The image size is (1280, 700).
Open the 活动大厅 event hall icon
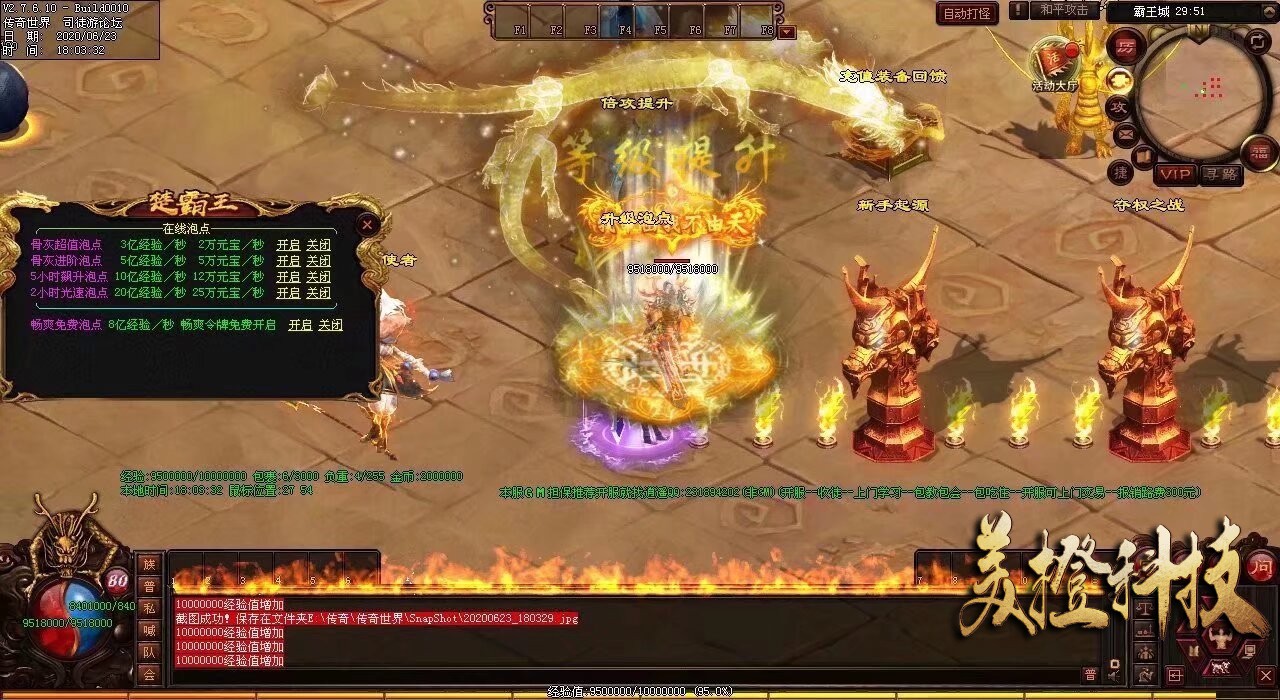1053,63
